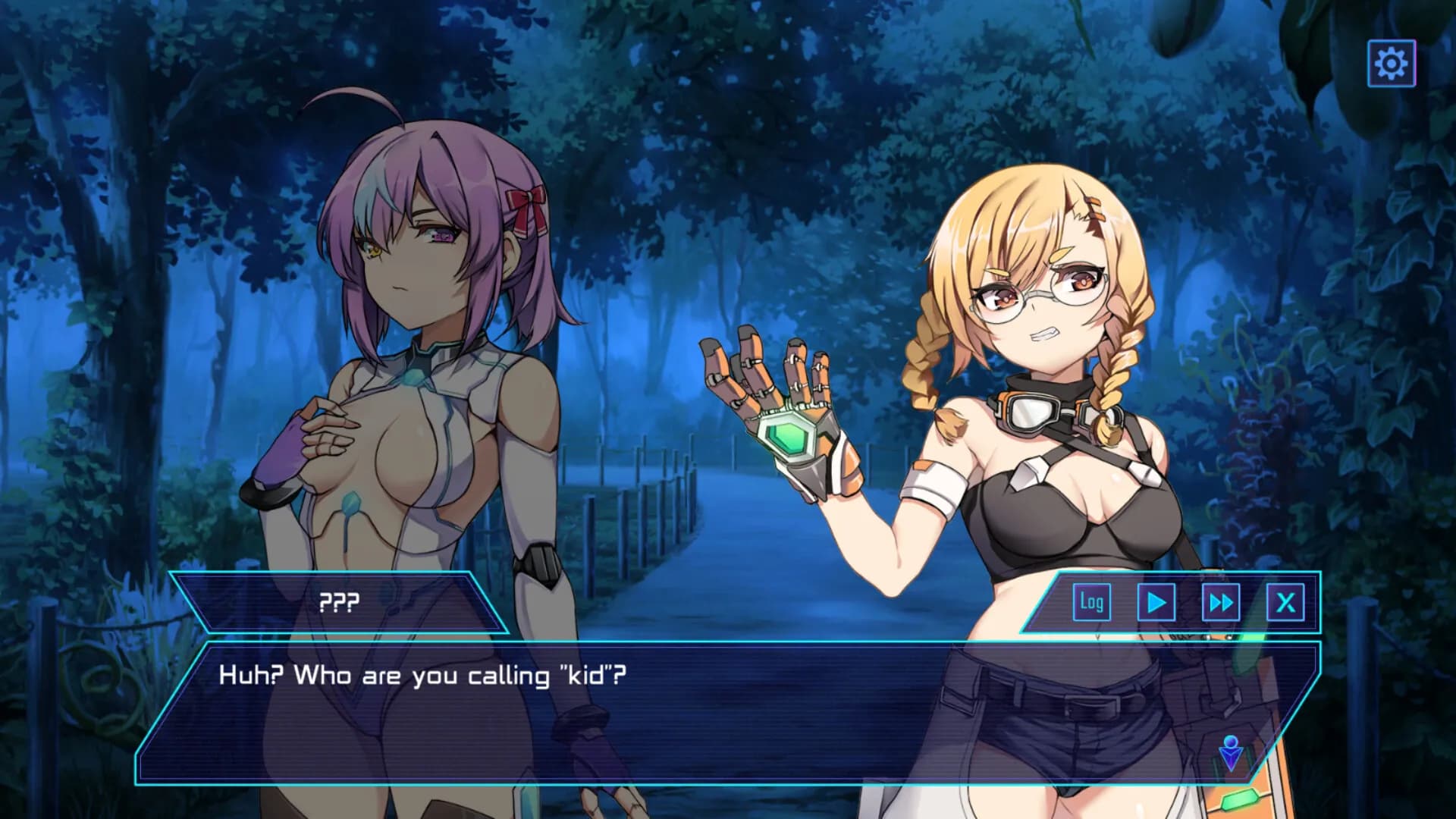Open the dialogue Log
The height and width of the screenshot is (819, 1456).
coord(1091,603)
